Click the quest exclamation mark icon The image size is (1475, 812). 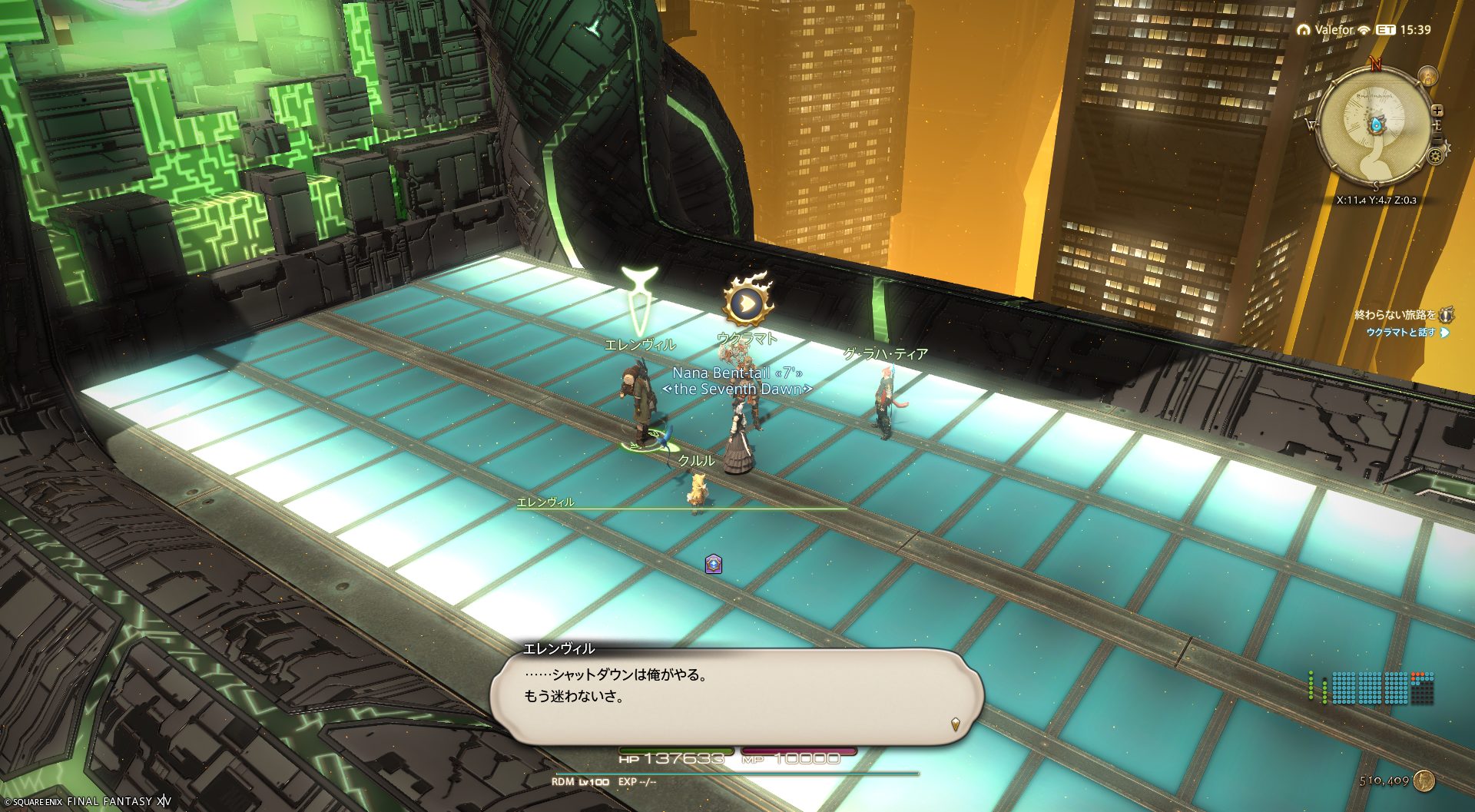tap(1447, 315)
